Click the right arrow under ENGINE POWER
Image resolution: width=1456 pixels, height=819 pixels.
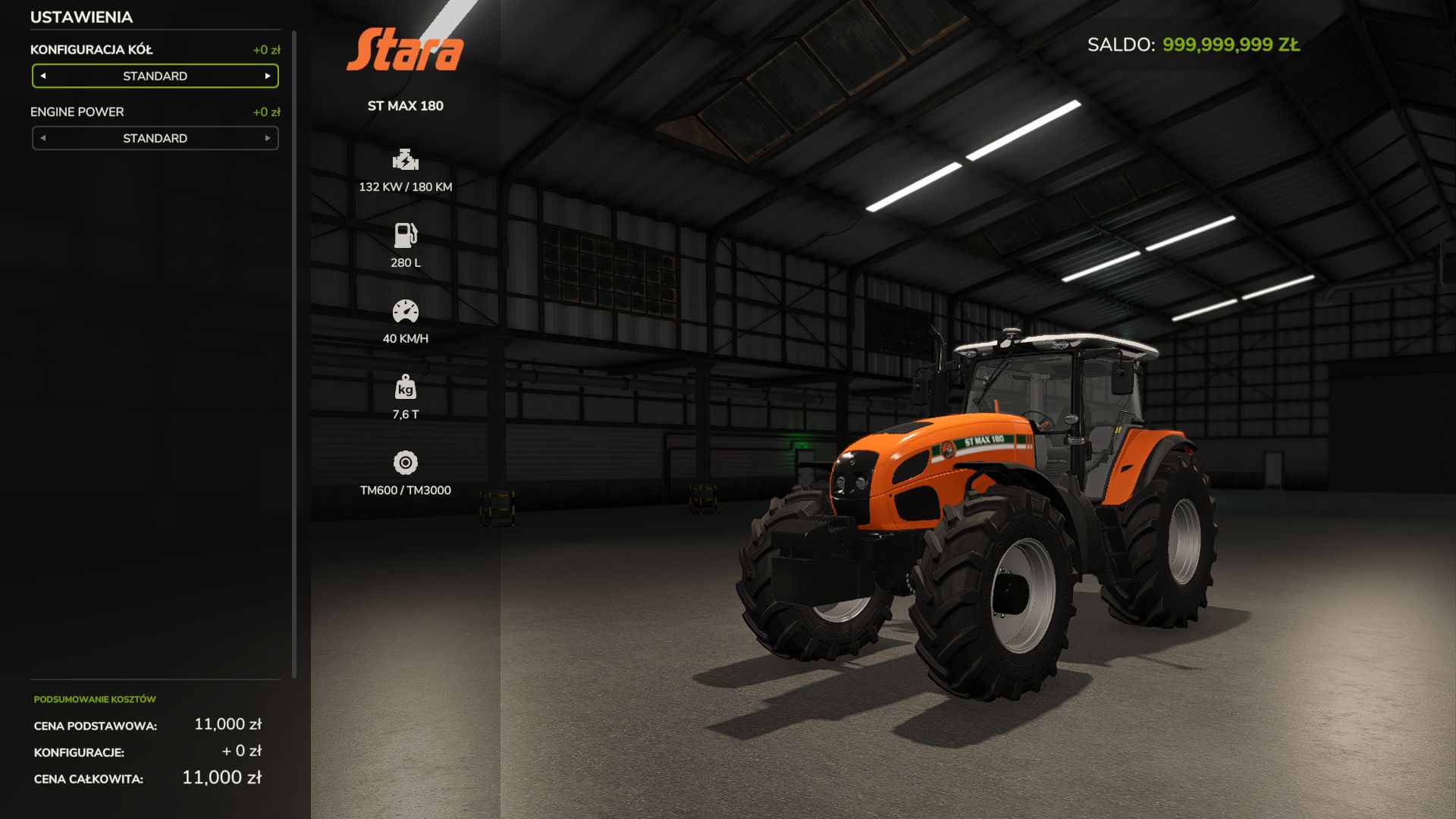pos(267,138)
